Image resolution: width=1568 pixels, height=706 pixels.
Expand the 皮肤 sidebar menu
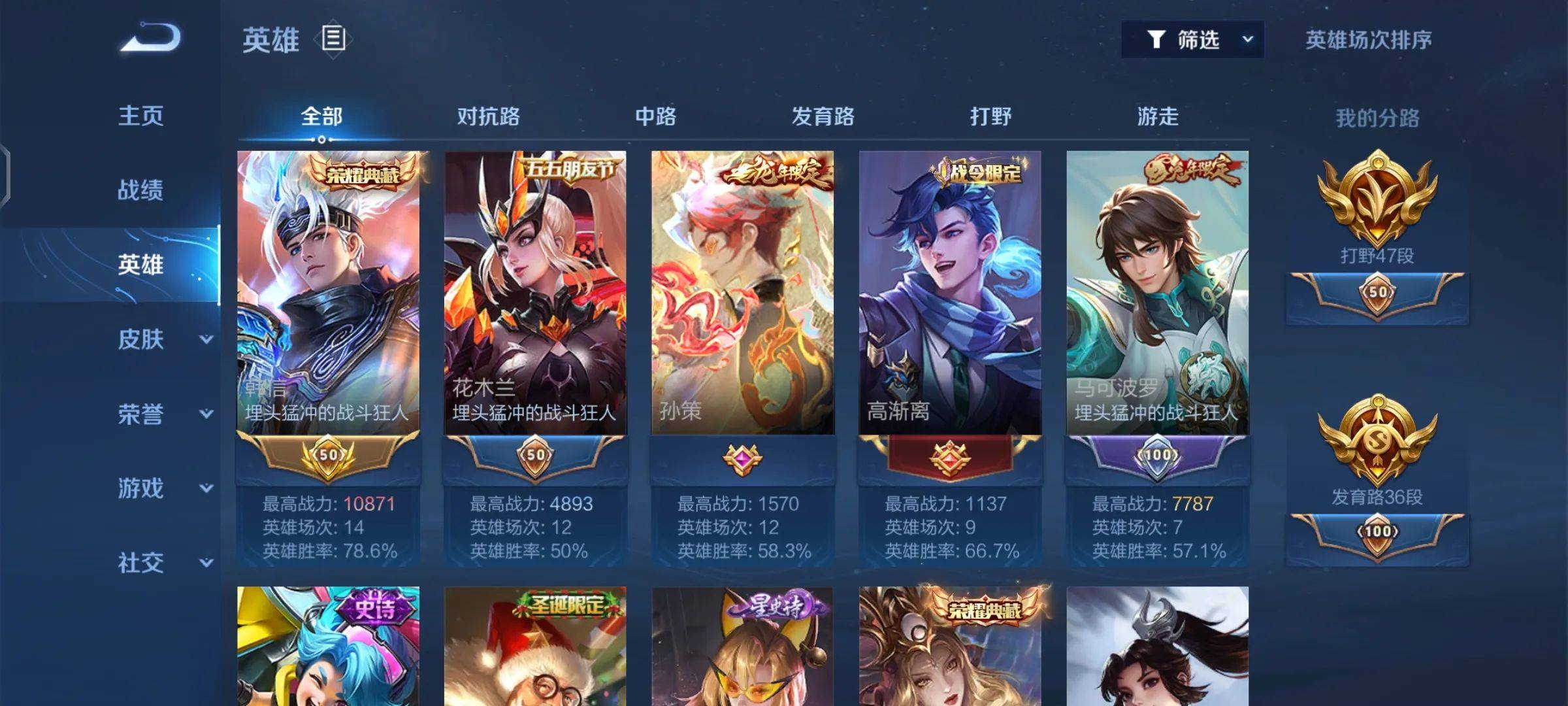click(163, 339)
